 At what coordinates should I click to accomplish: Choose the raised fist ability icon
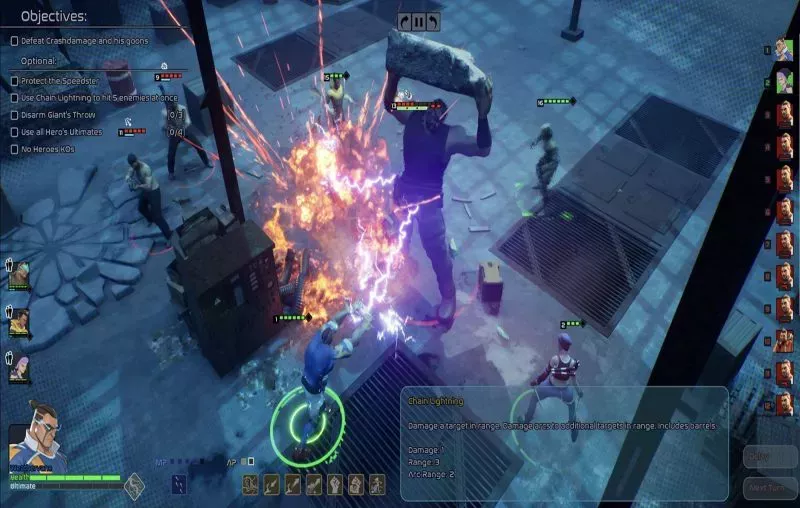coord(335,485)
